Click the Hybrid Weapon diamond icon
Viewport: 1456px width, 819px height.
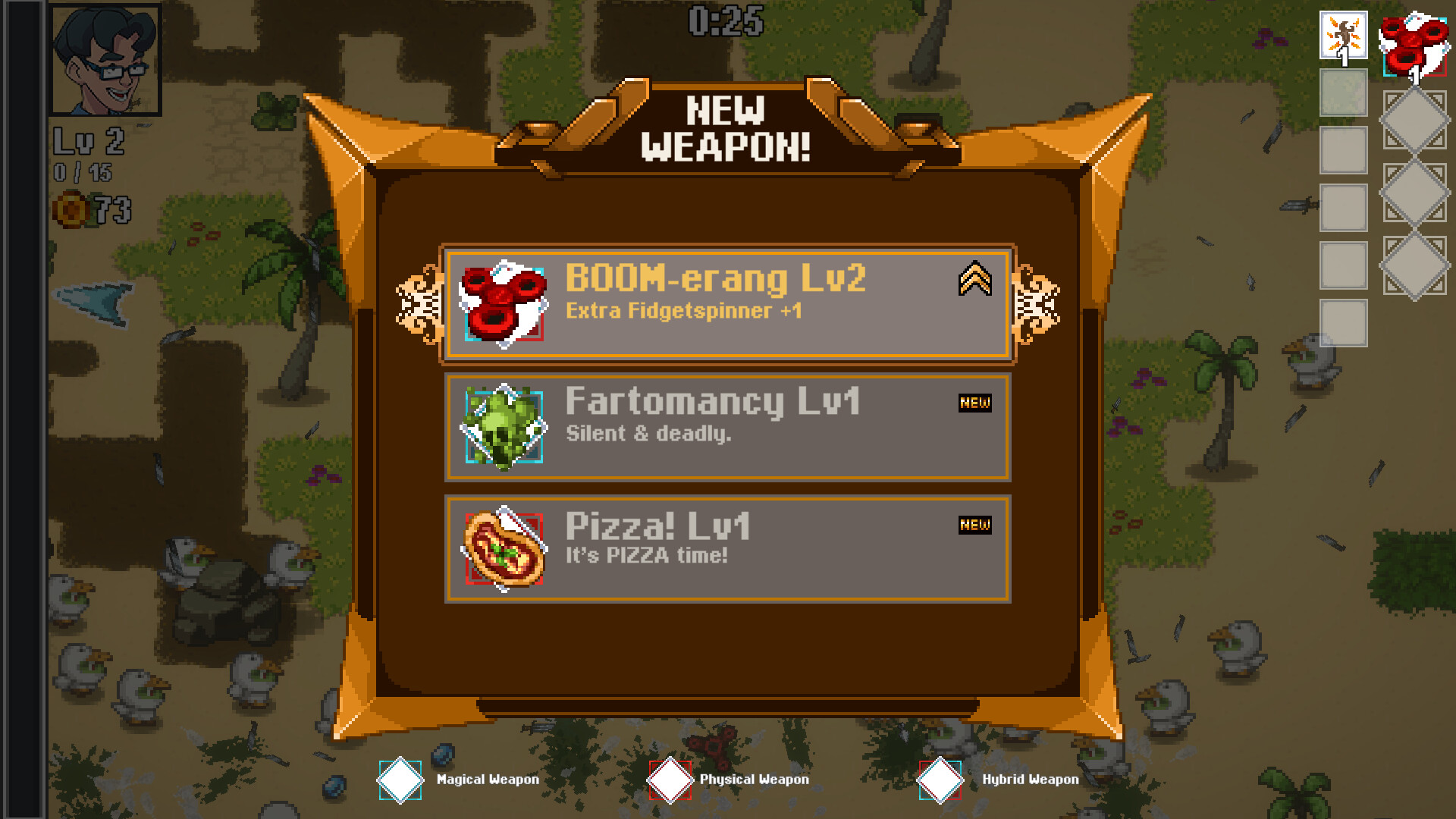pos(940,779)
